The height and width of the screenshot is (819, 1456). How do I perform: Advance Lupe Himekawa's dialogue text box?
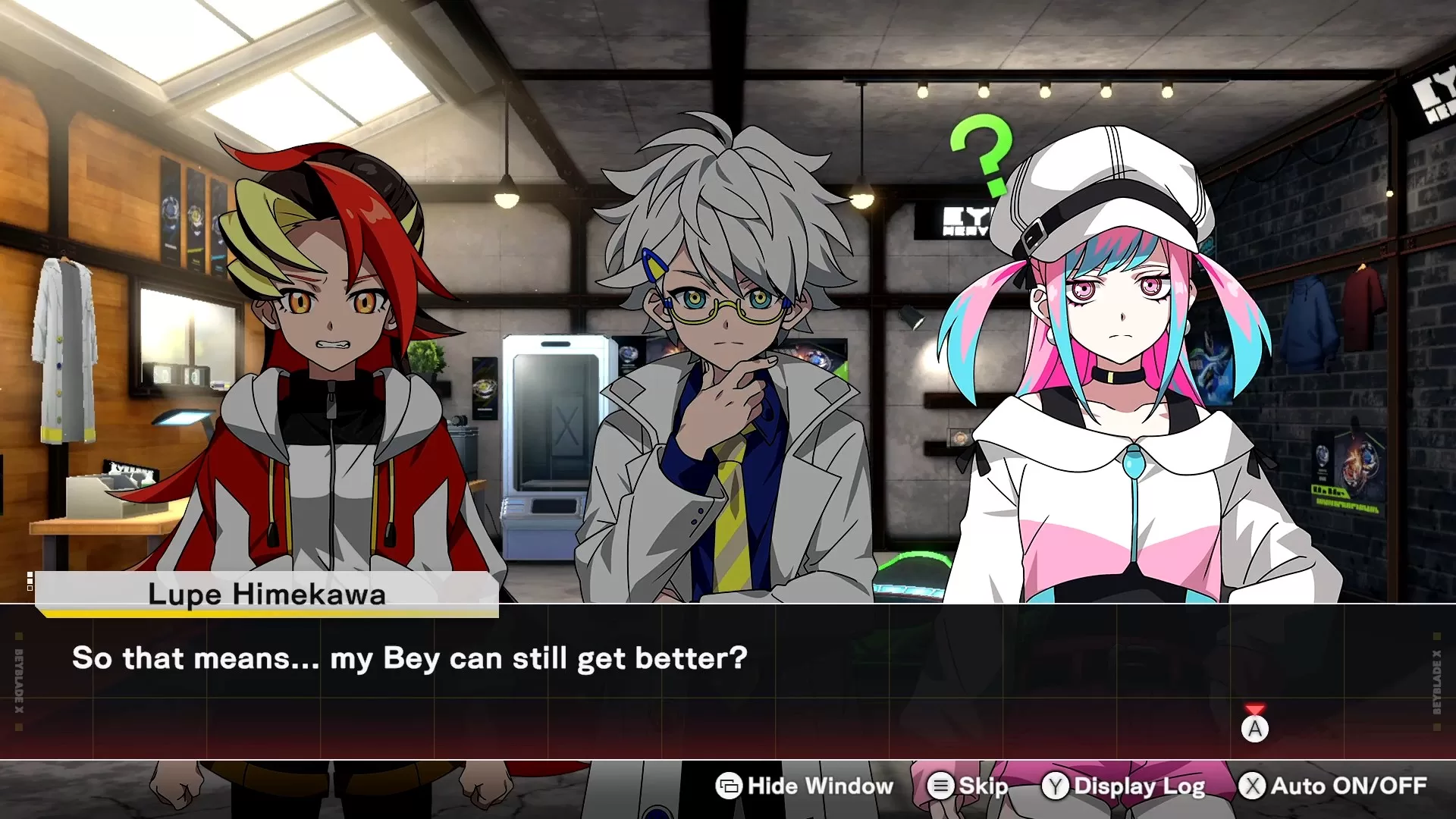click(x=1254, y=729)
